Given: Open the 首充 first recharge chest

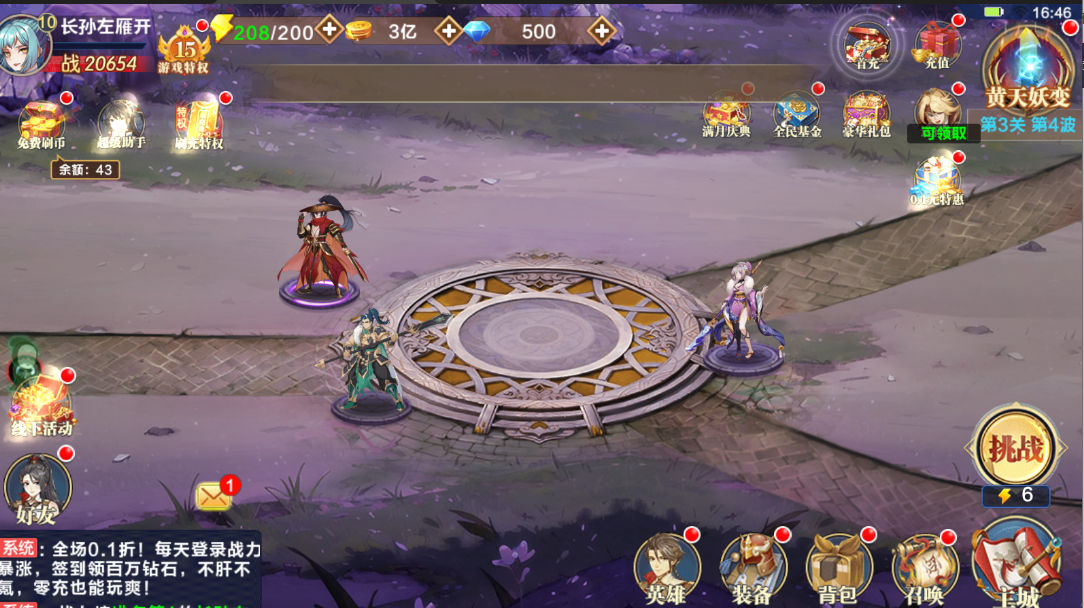Looking at the screenshot, I should (866, 45).
